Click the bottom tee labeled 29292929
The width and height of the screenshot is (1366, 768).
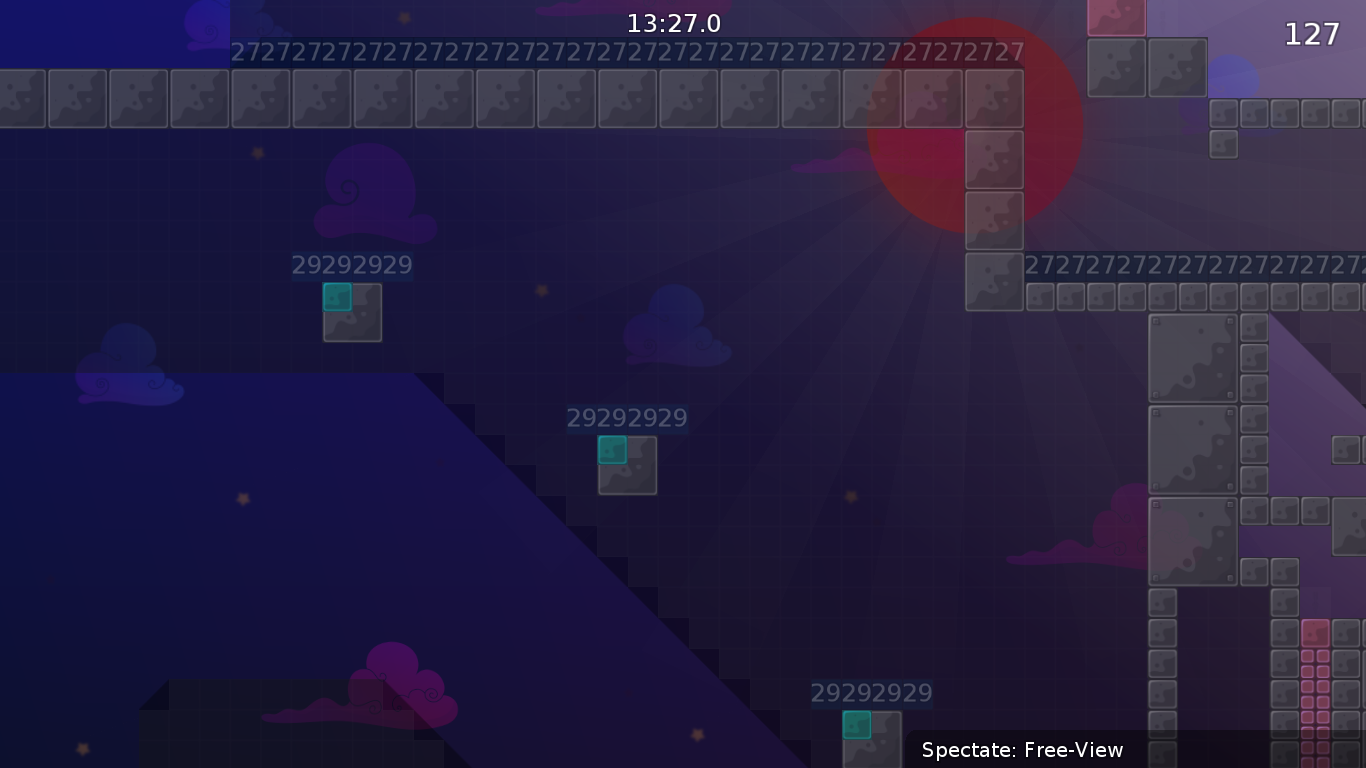point(857,726)
